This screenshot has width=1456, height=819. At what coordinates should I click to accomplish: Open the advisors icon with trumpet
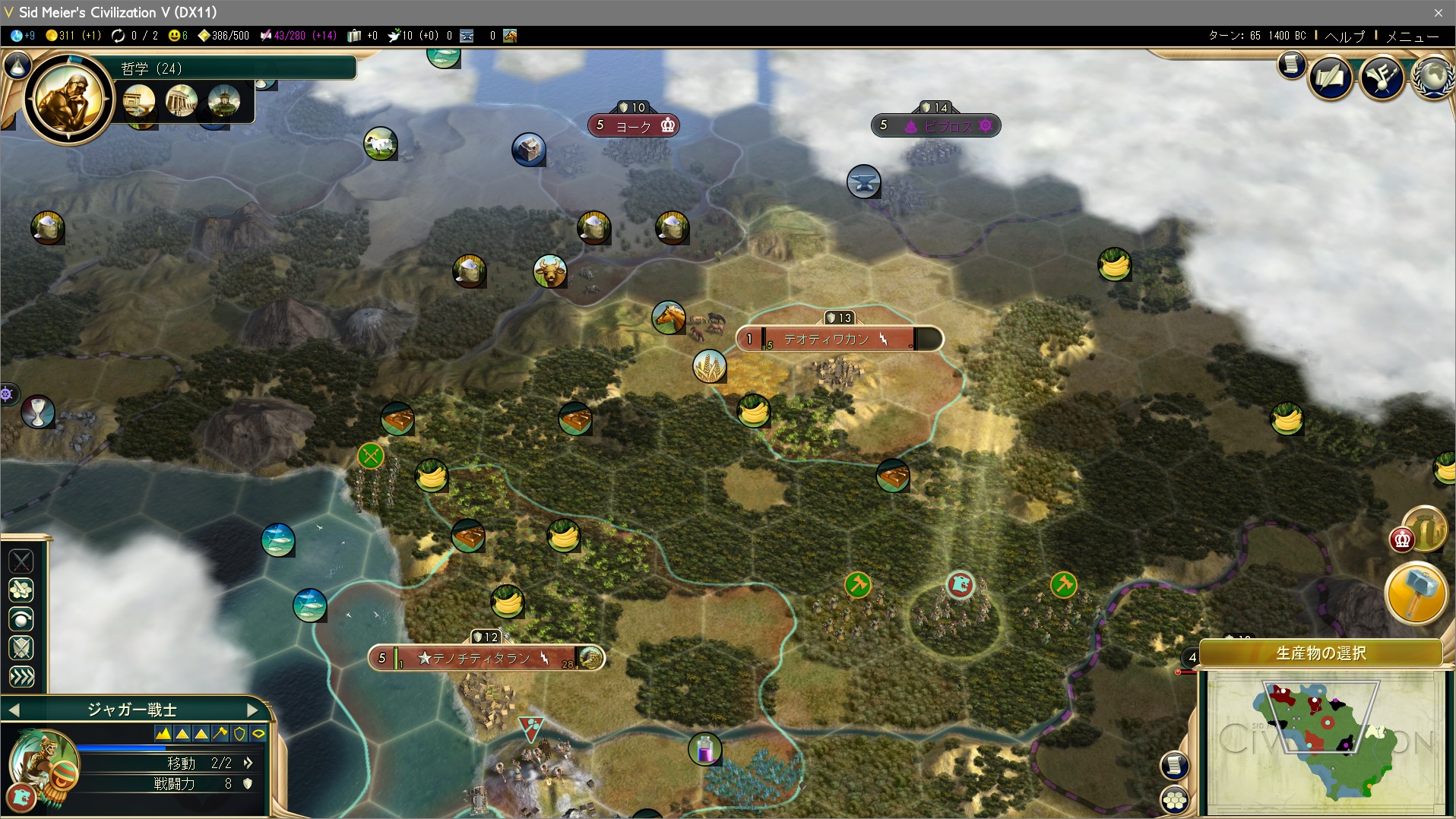pyautogui.click(x=1382, y=77)
